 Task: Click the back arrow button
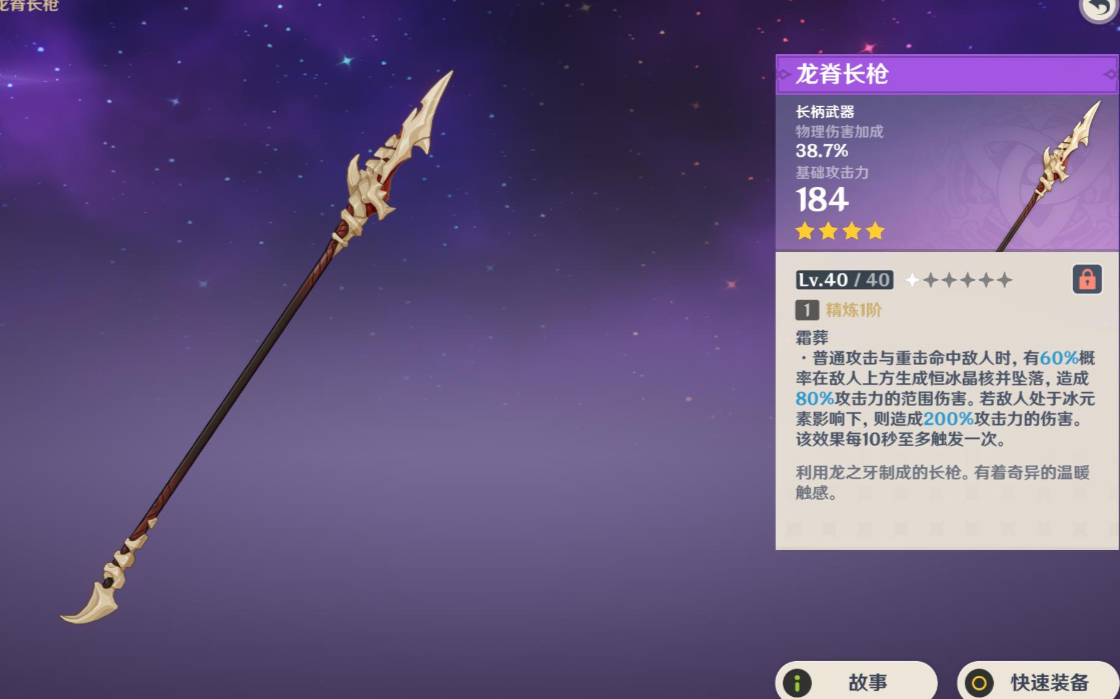click(1100, 8)
